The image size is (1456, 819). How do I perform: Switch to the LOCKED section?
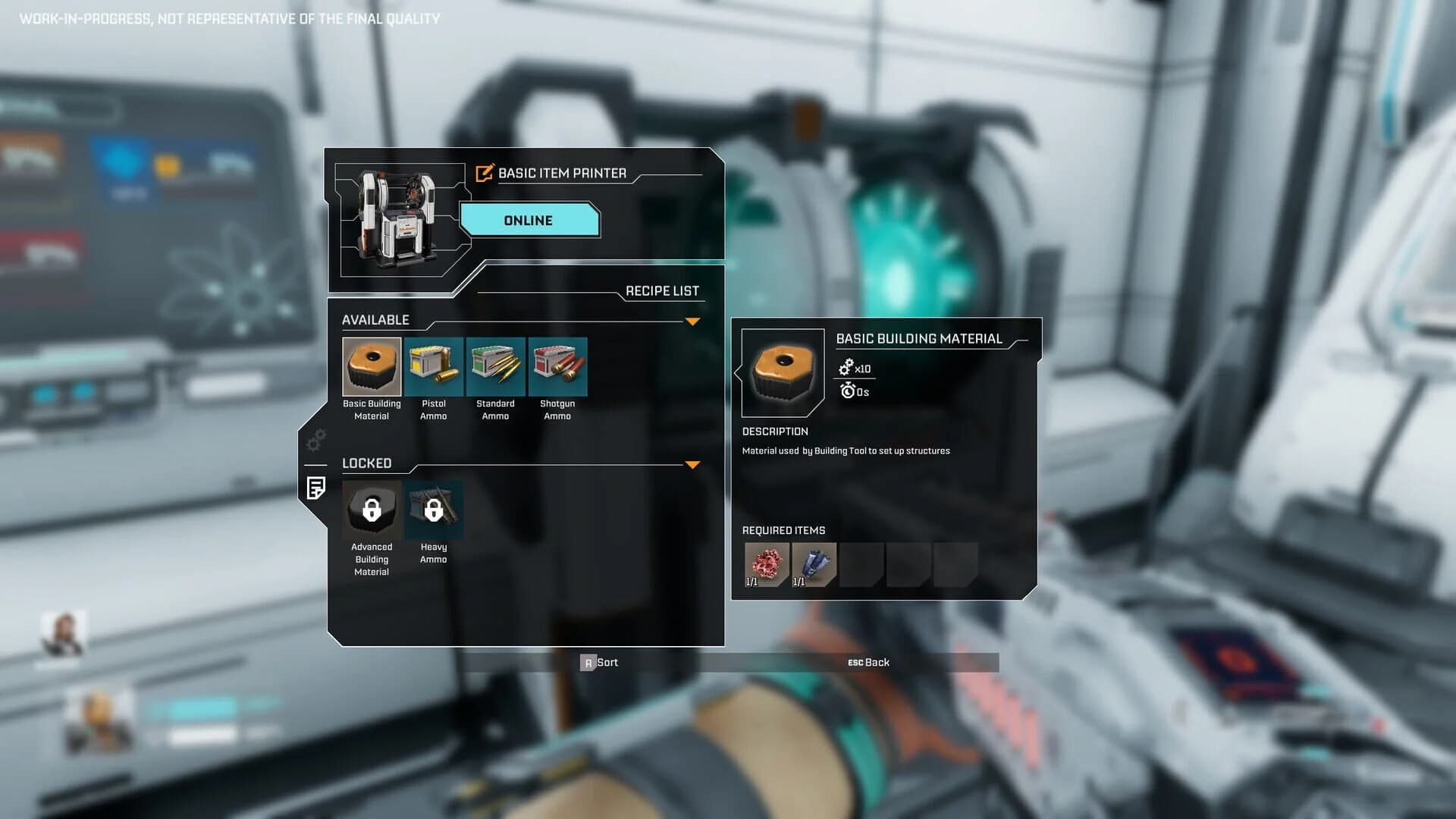click(x=367, y=463)
